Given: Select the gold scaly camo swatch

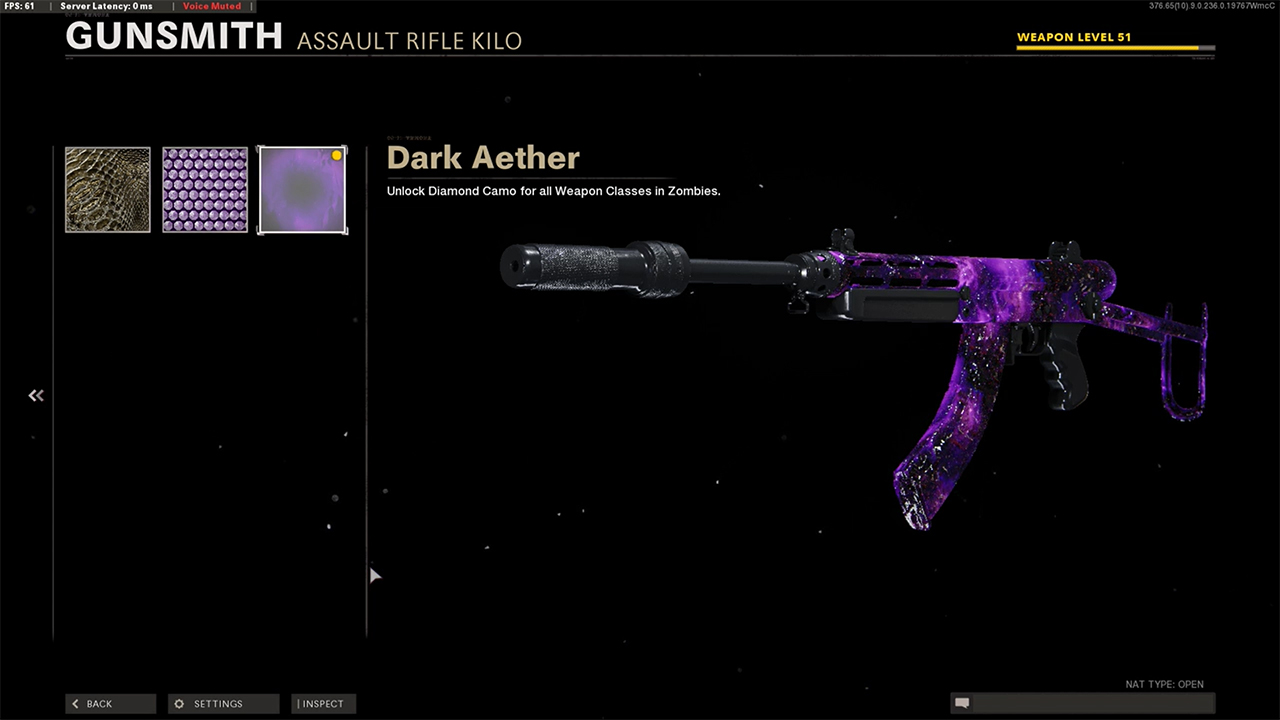Looking at the screenshot, I should point(108,190).
